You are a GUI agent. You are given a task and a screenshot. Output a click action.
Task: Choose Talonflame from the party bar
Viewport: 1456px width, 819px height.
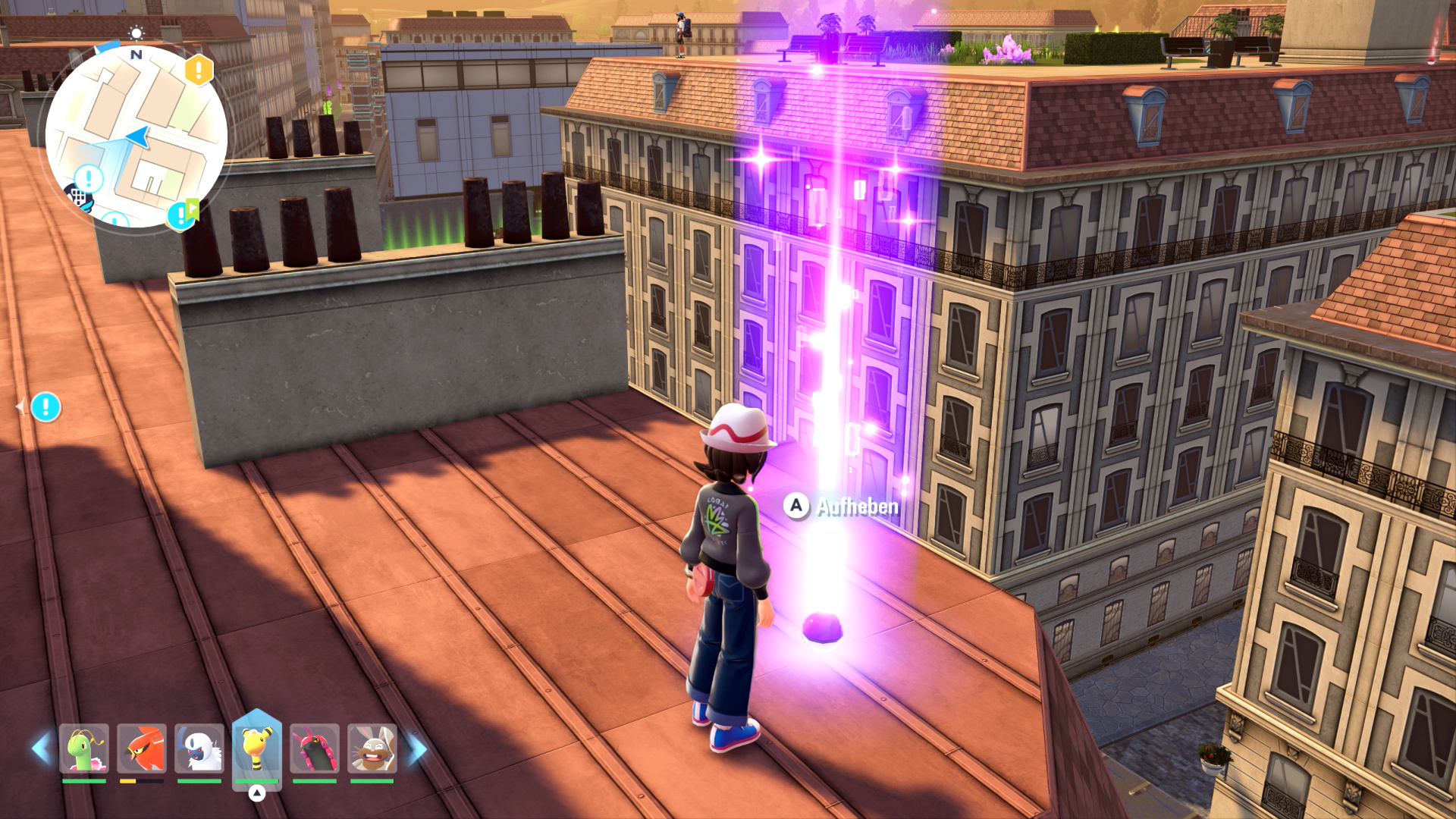pos(142,748)
